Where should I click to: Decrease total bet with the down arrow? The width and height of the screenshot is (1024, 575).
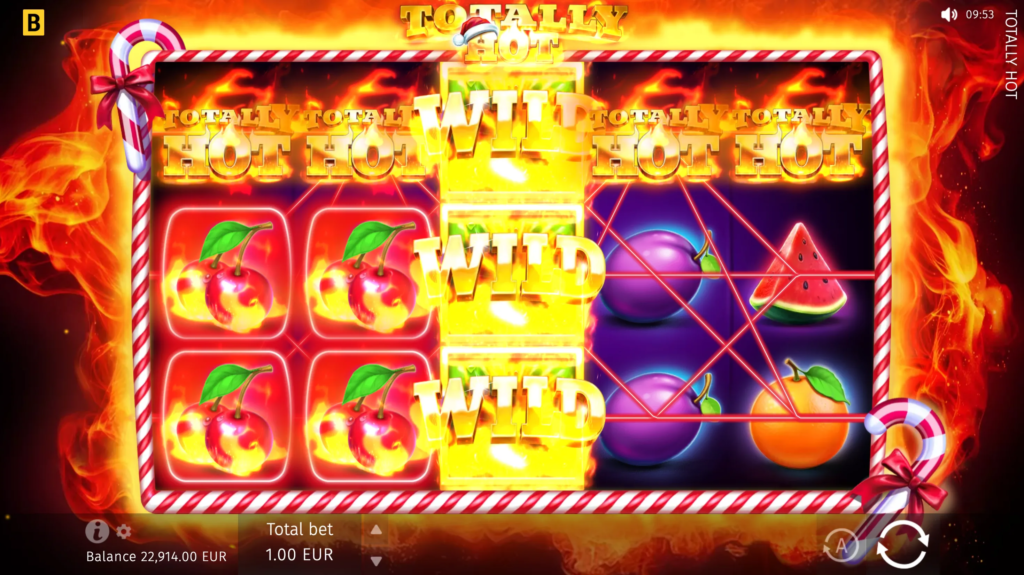tap(376, 560)
